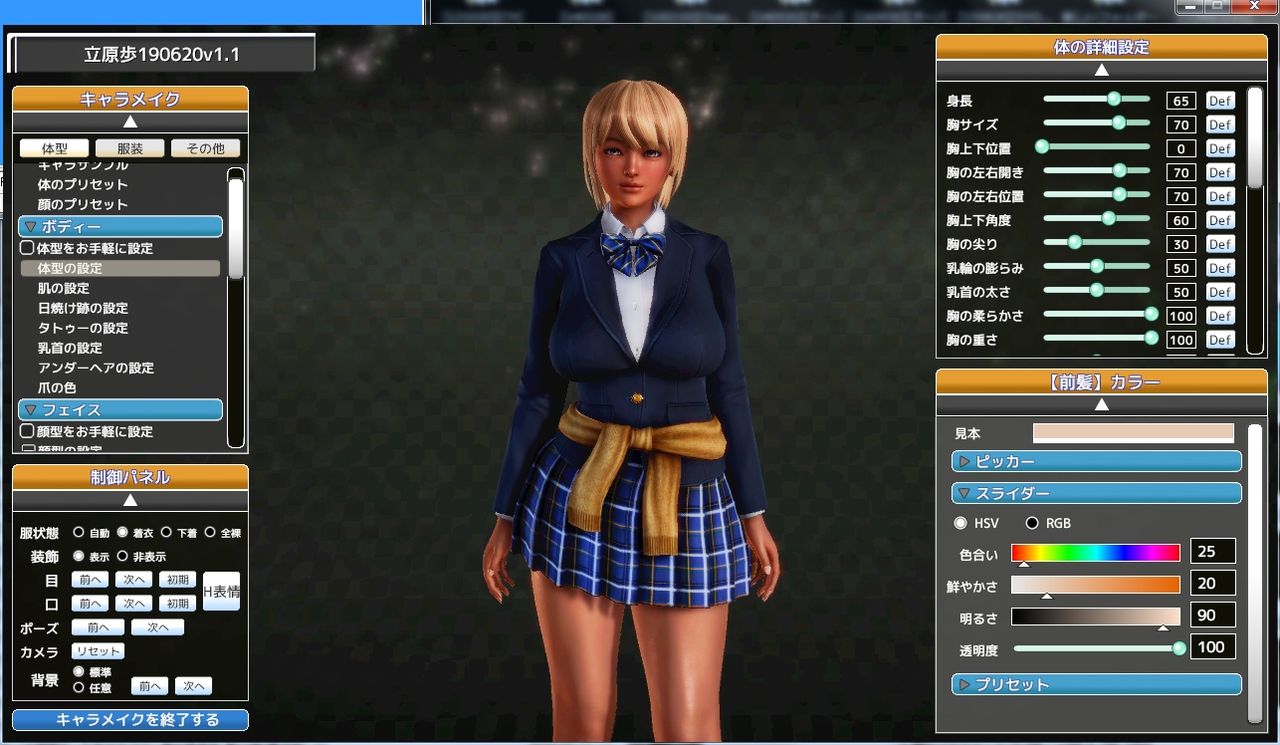Switch to the その他 tab

click(204, 147)
